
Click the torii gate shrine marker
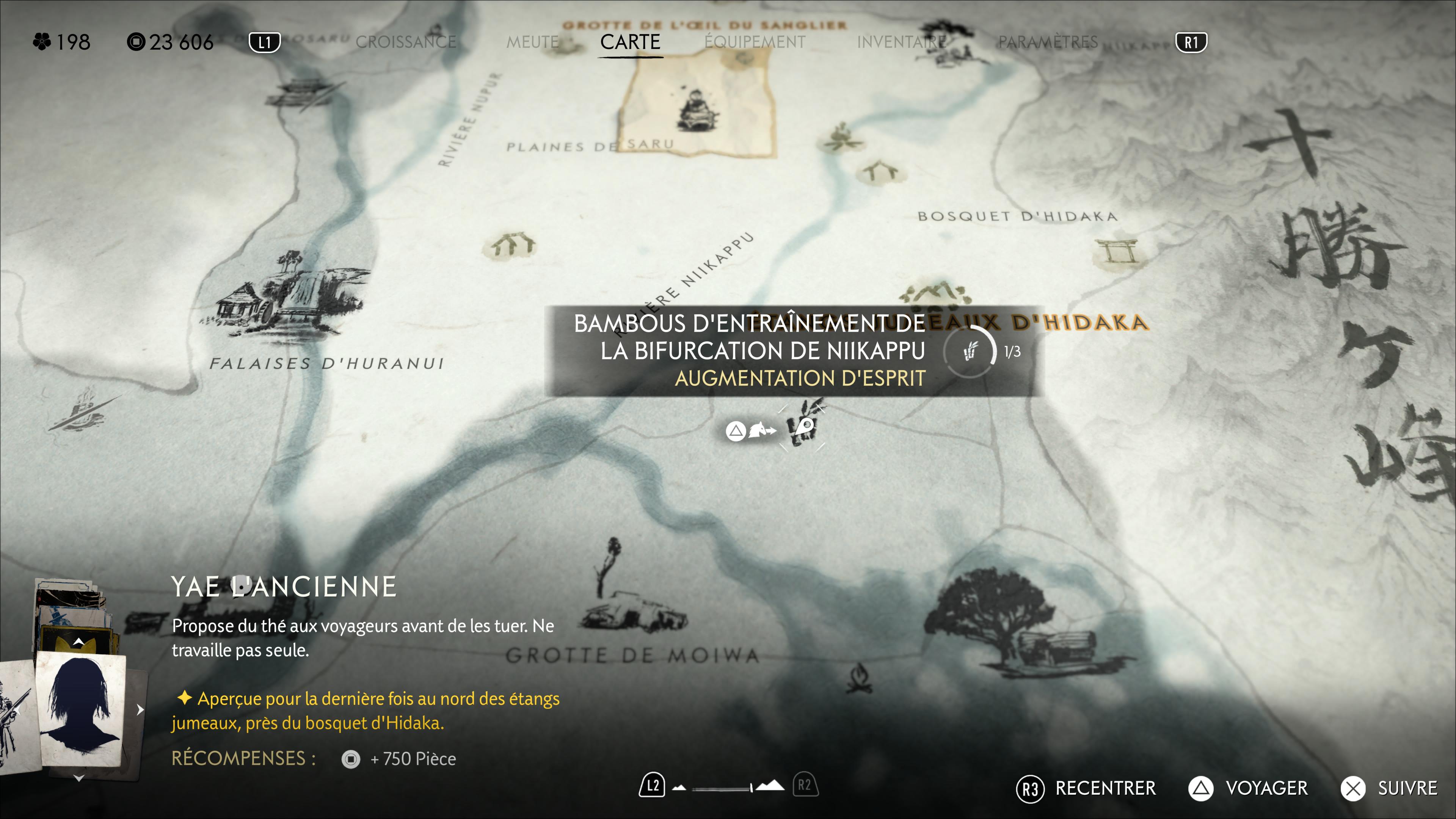pos(1117,250)
